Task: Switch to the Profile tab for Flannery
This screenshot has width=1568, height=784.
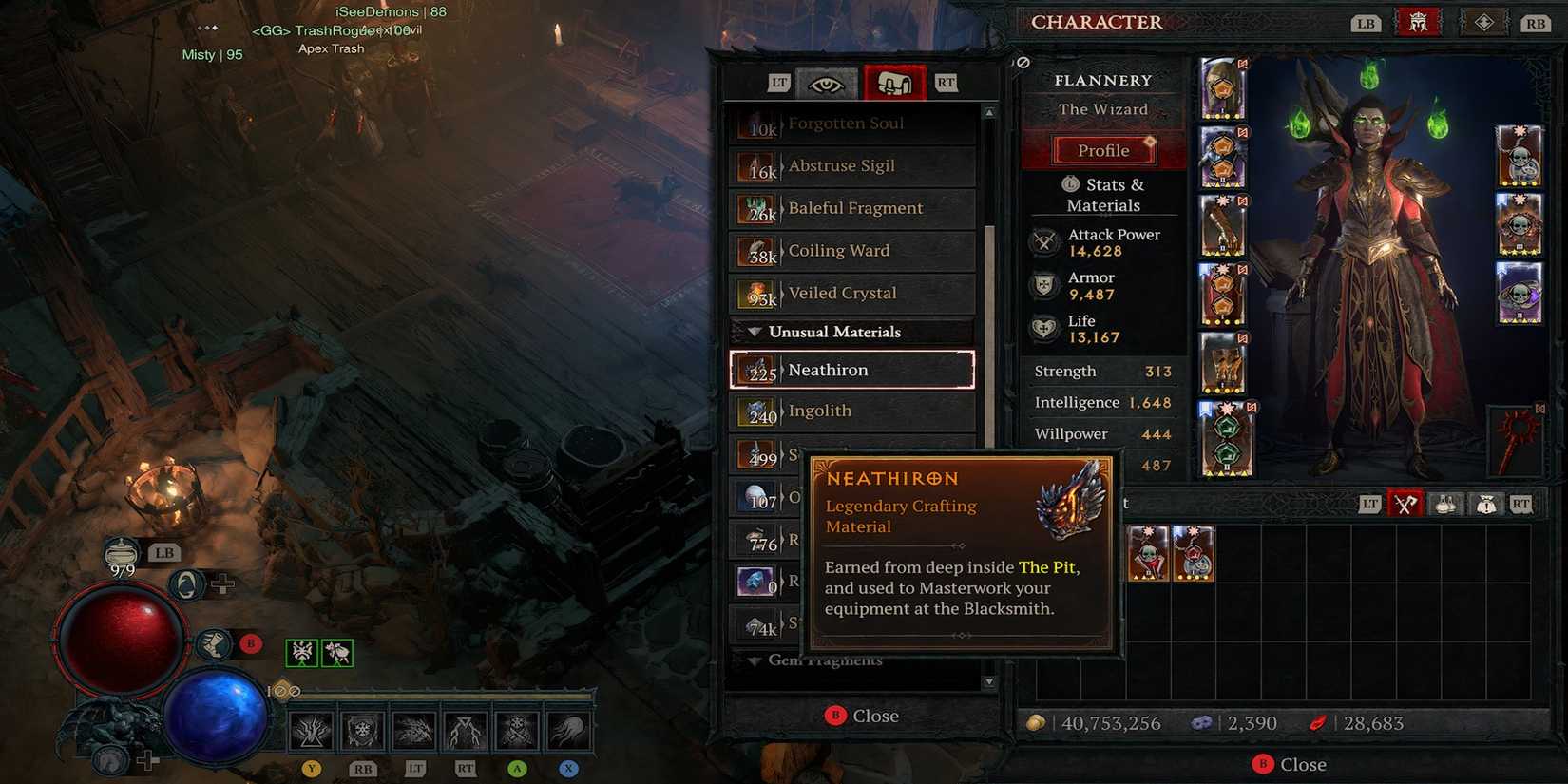Action: (1103, 149)
